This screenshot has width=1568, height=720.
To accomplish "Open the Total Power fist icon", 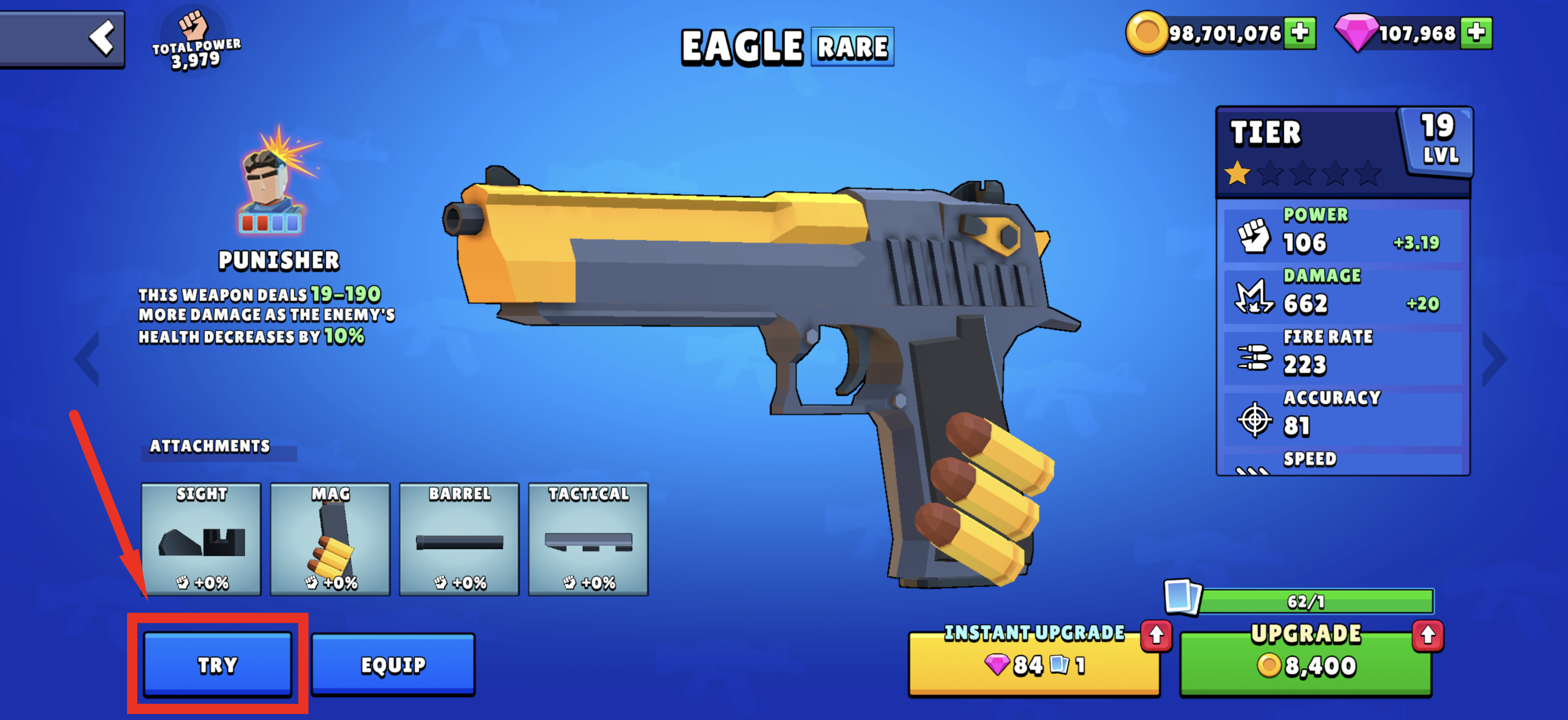I will (x=194, y=24).
